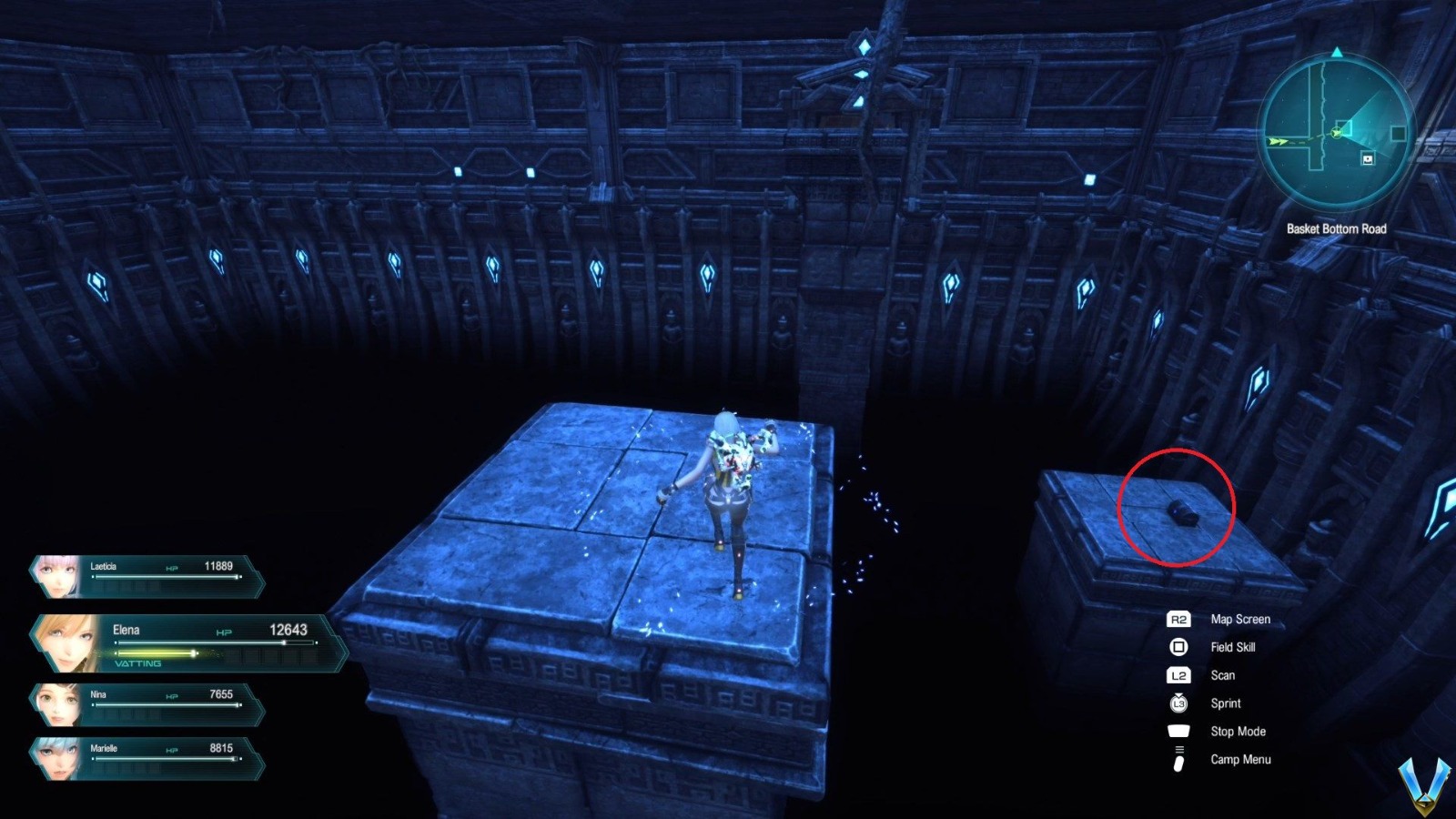The width and height of the screenshot is (1456, 819).
Task: Click the minimap north indicator triangle
Action: click(x=1338, y=54)
